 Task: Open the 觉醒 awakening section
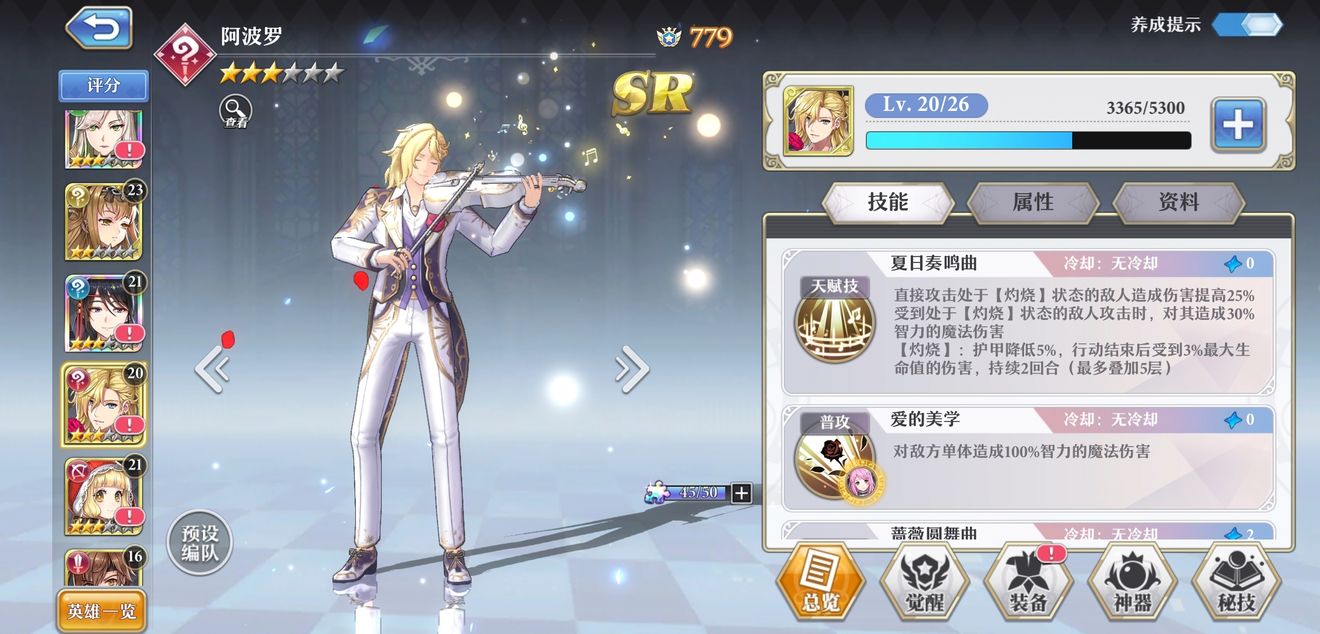tap(923, 585)
